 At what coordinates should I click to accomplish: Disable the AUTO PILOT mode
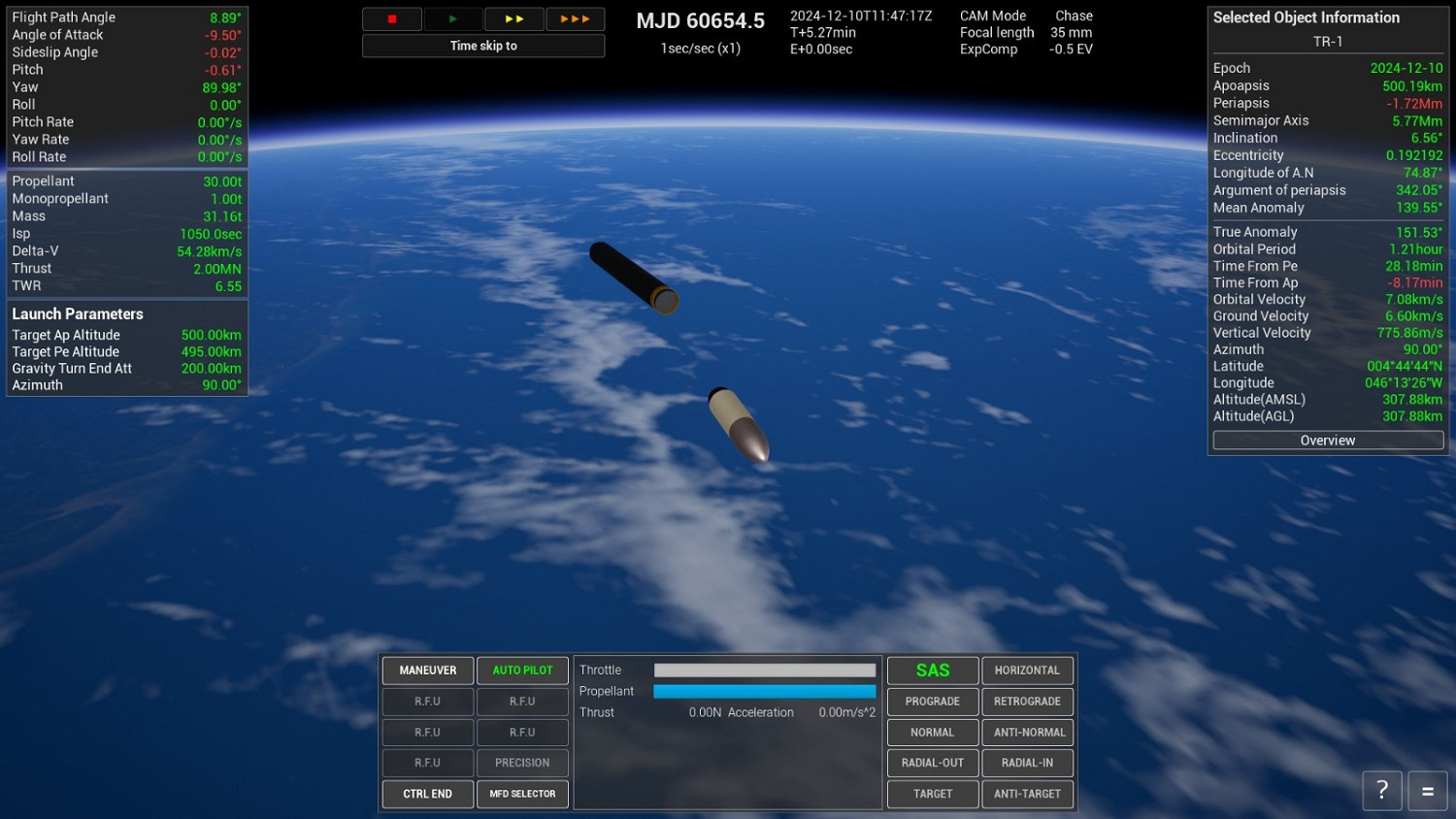pyautogui.click(x=522, y=670)
